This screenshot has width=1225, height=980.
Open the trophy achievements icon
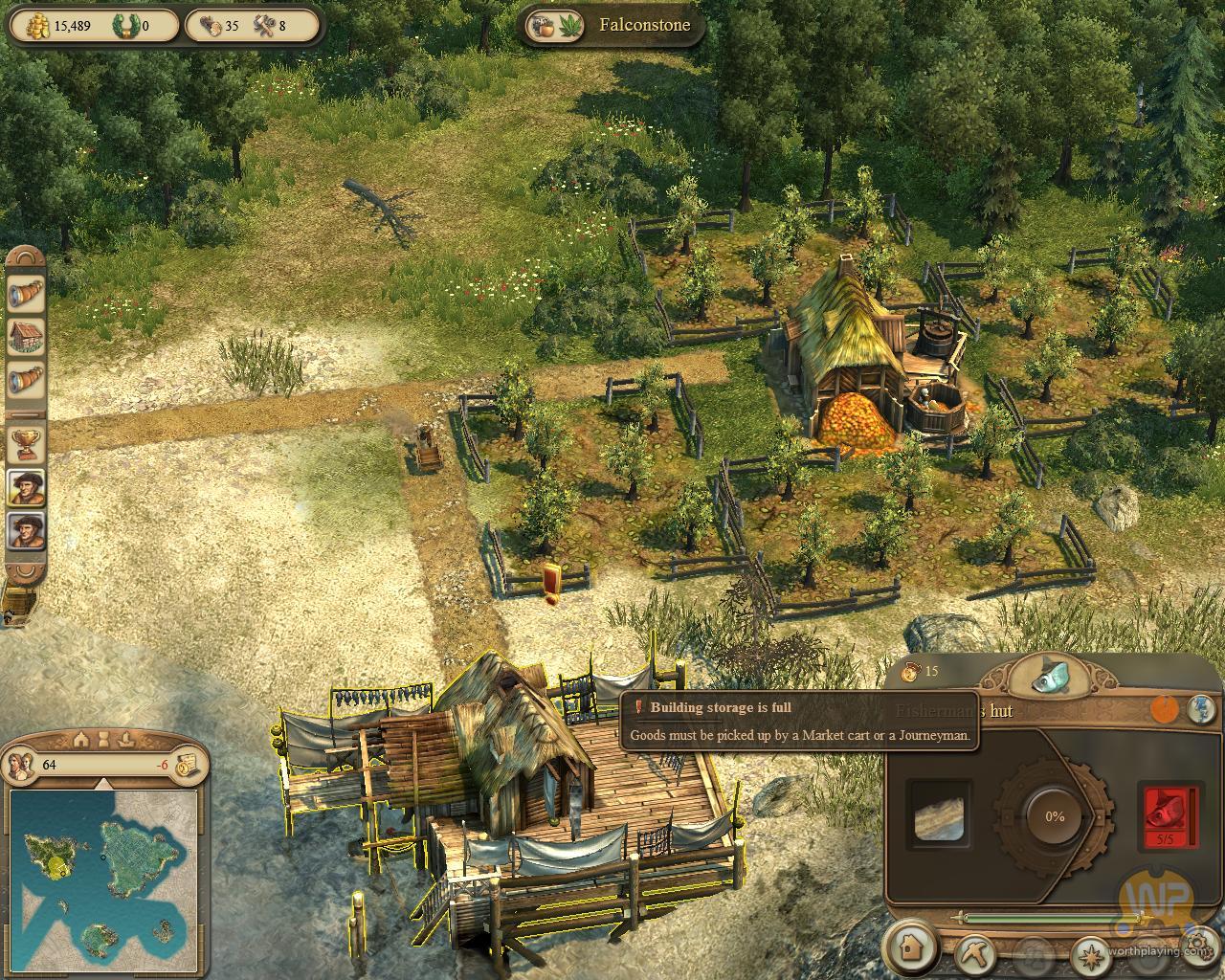click(26, 443)
